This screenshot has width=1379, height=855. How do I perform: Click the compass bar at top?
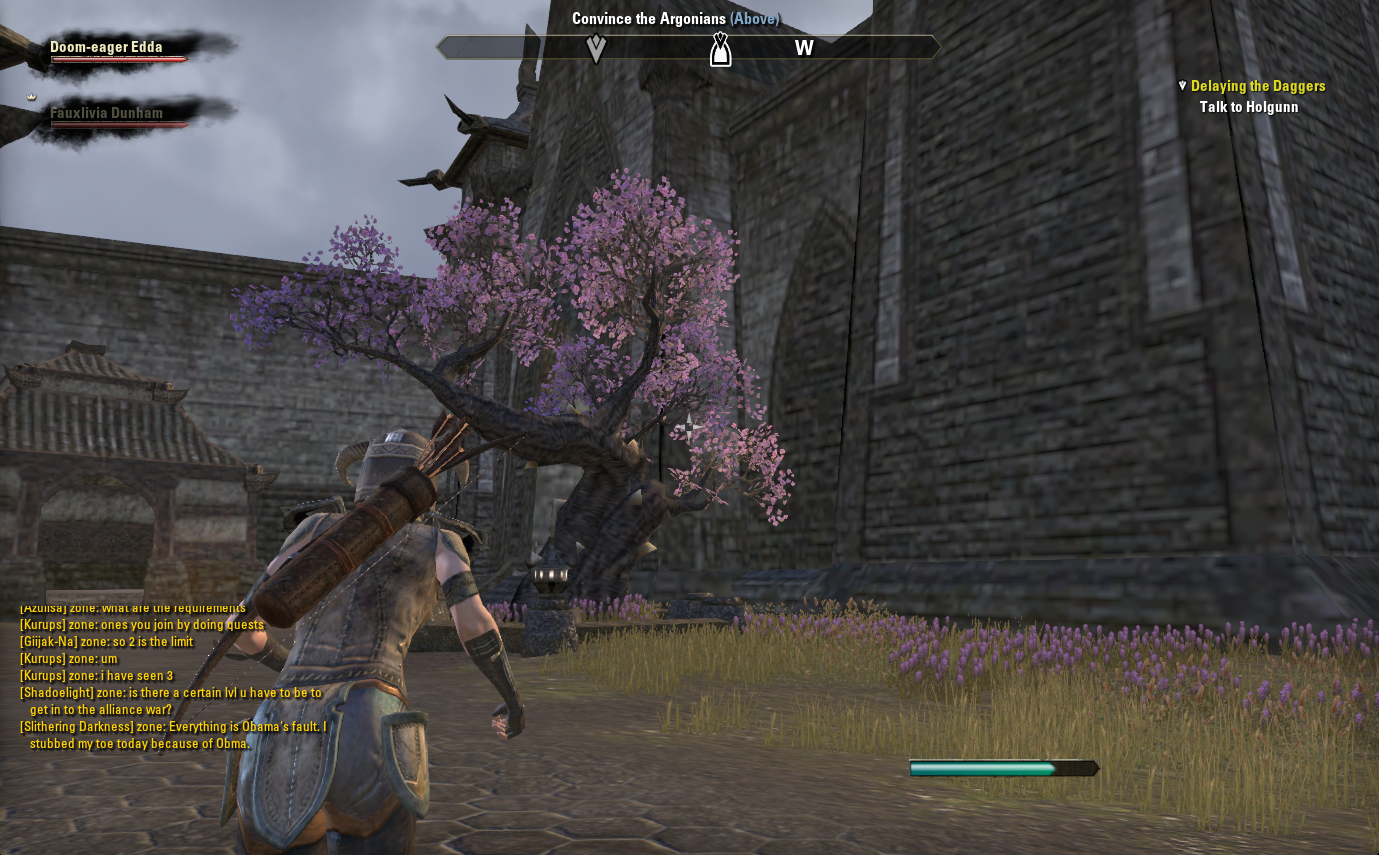click(x=688, y=47)
